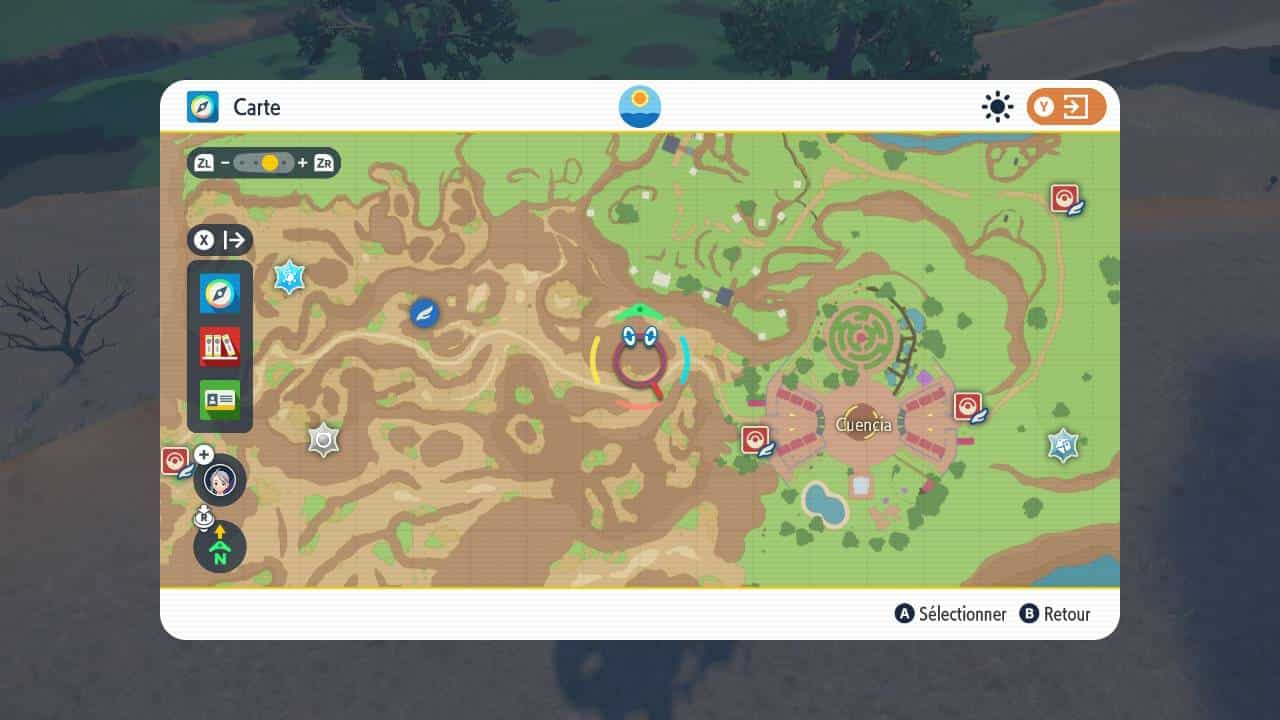
Task: Open the Pokédex with the red books icon
Action: click(x=220, y=347)
